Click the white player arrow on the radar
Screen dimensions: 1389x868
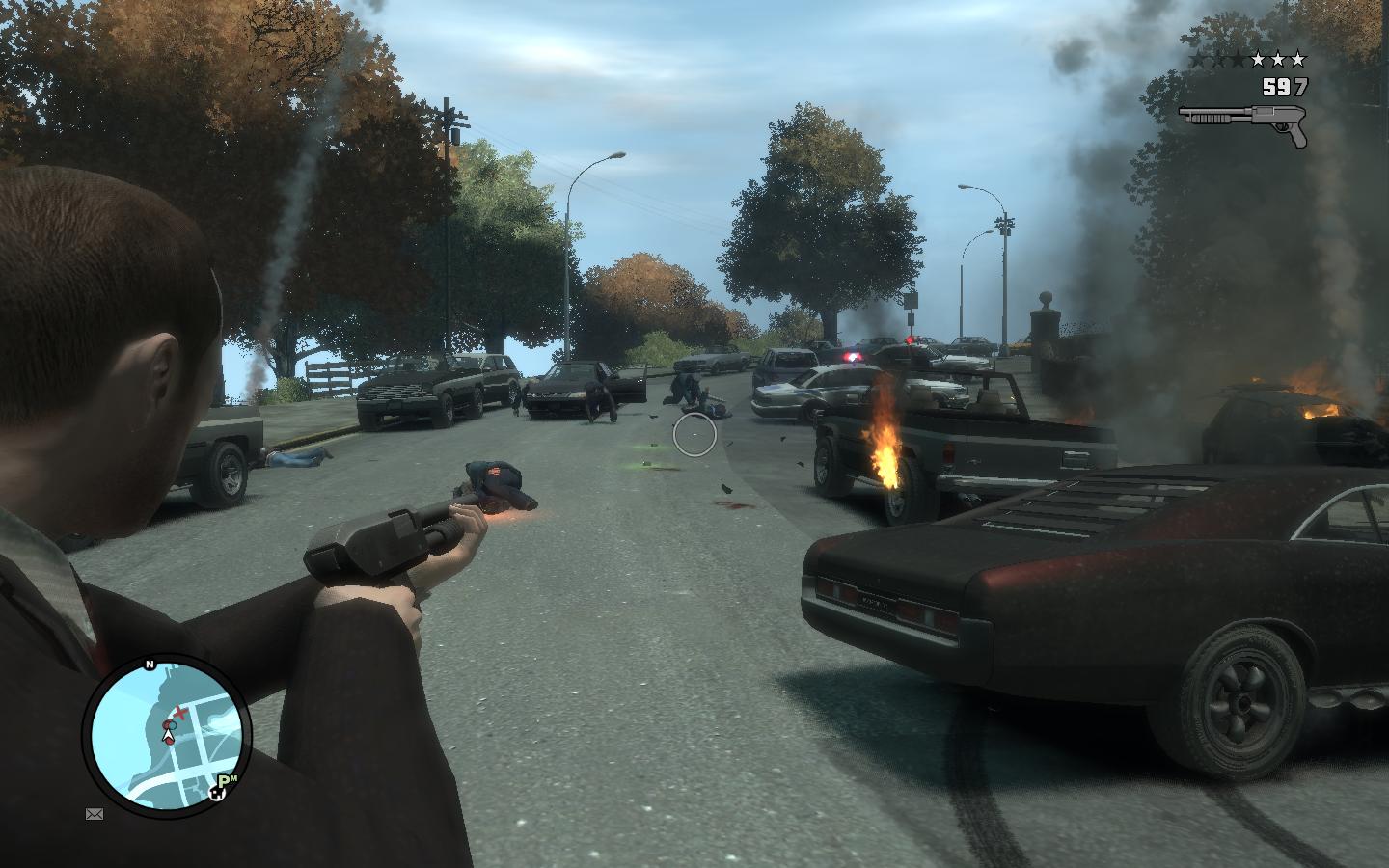pyautogui.click(x=170, y=736)
